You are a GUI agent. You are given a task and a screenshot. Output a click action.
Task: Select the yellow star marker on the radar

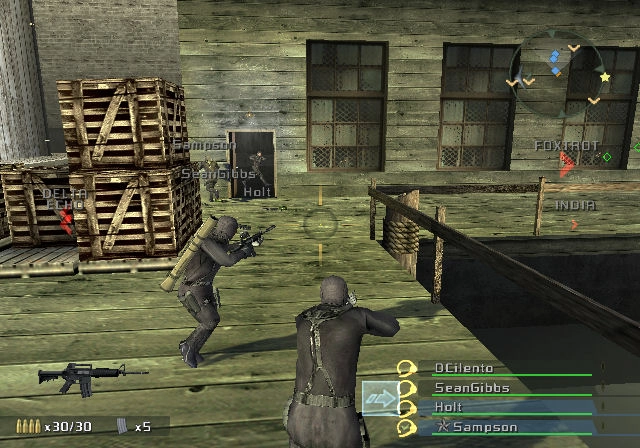coord(604,76)
